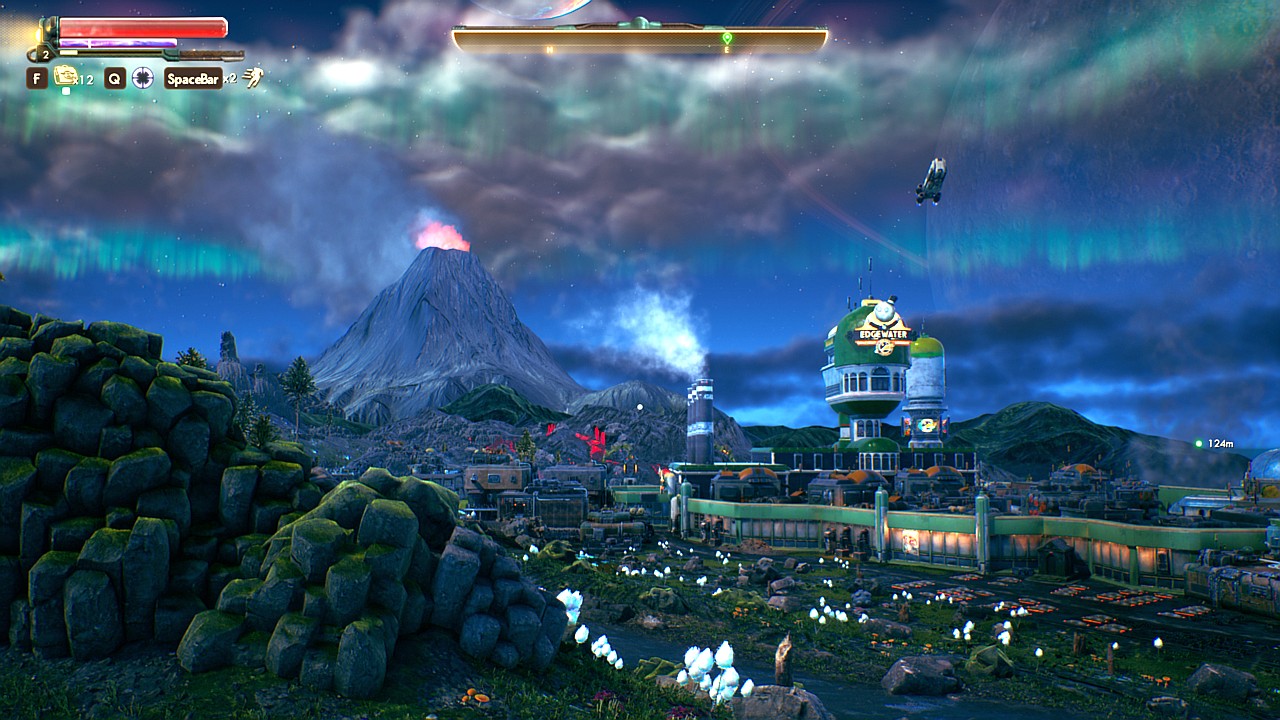
Task: Select the green quest marker on the compass
Action: [x=727, y=39]
